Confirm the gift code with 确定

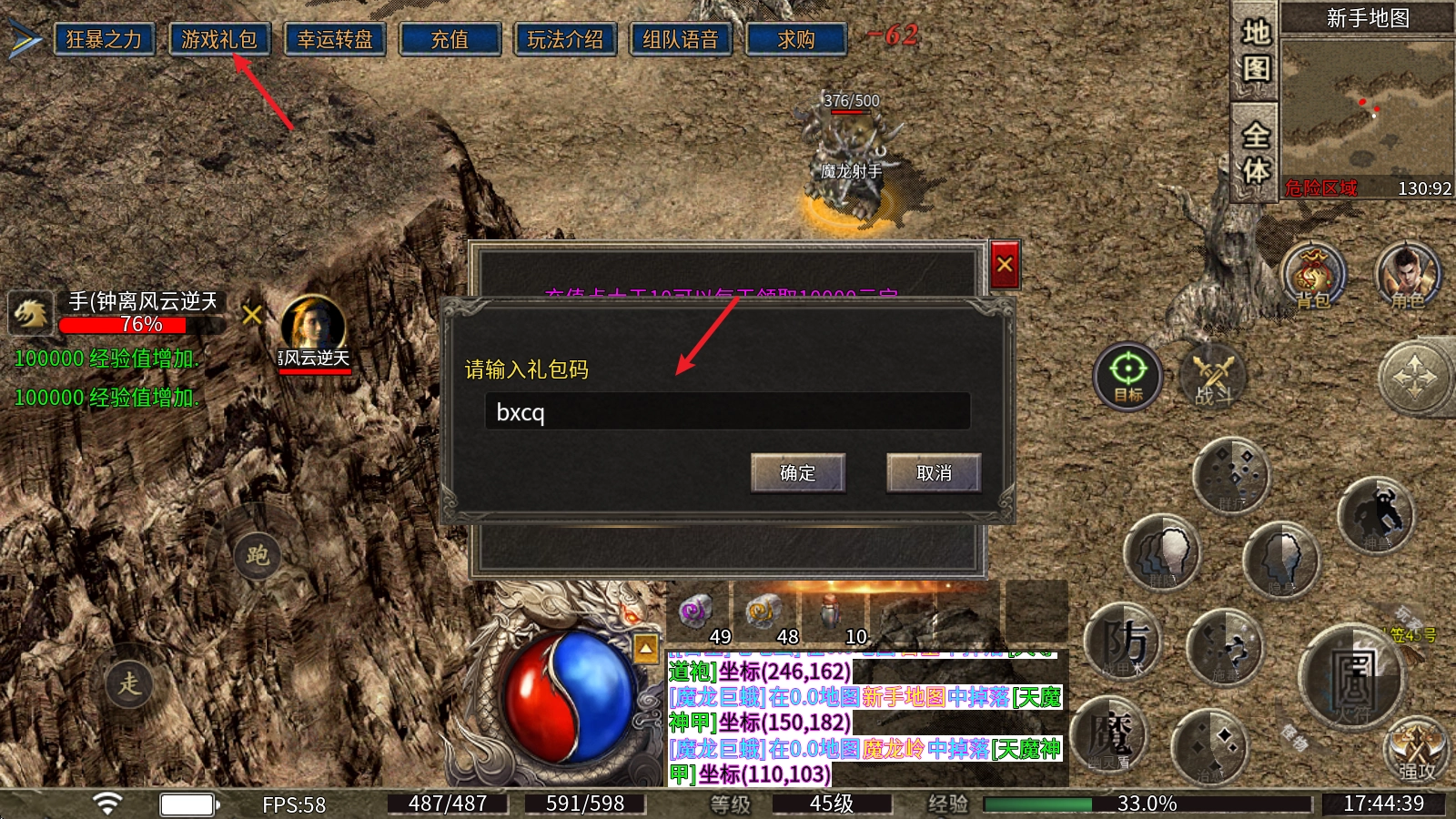(798, 473)
